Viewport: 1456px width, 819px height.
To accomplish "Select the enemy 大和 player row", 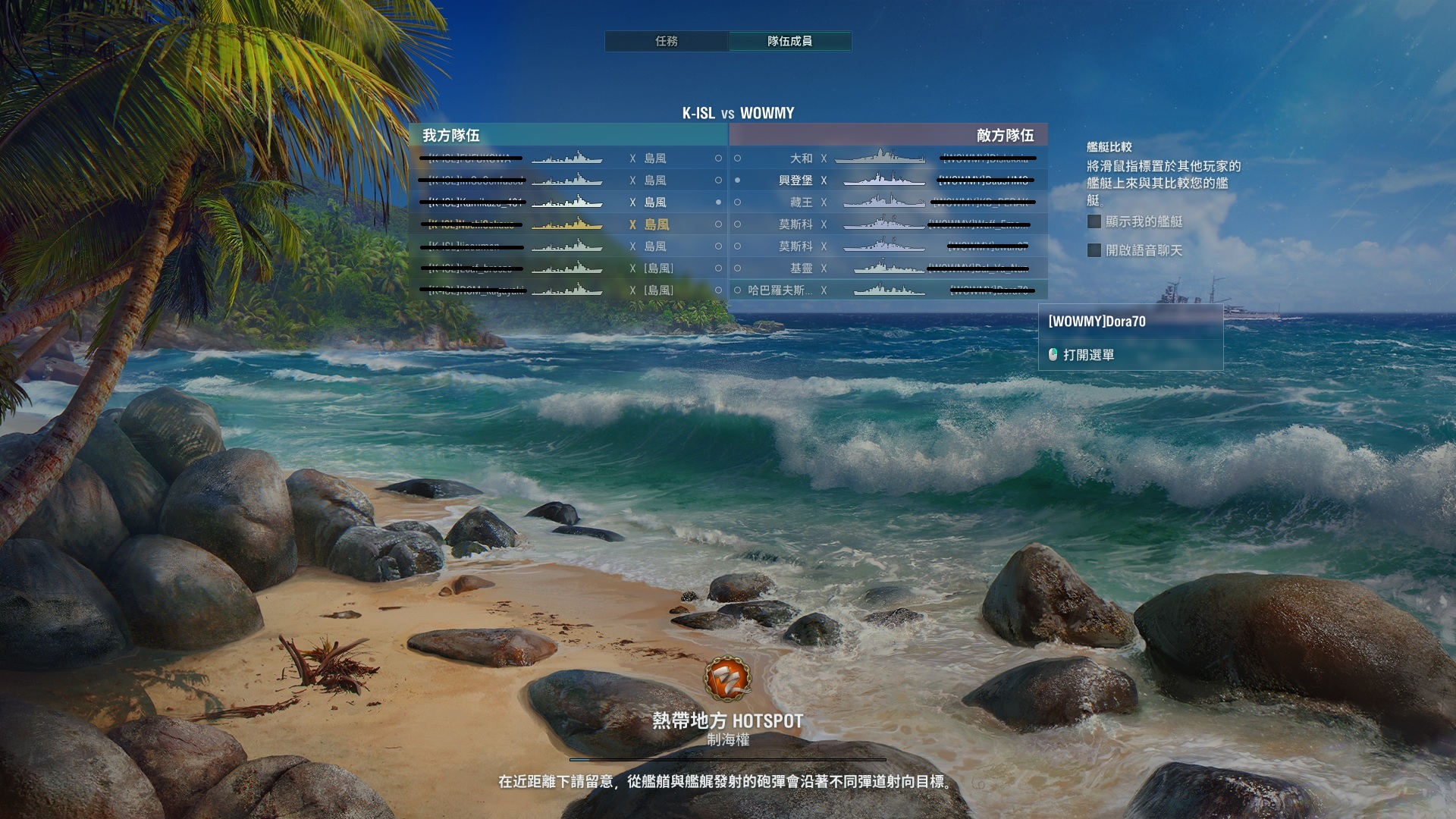I will tap(887, 158).
